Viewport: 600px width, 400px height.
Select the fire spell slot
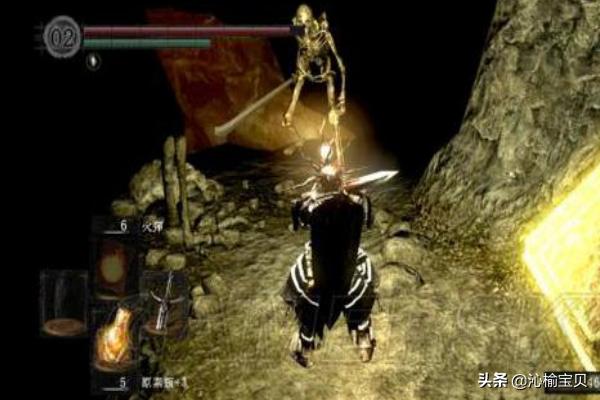[113, 263]
